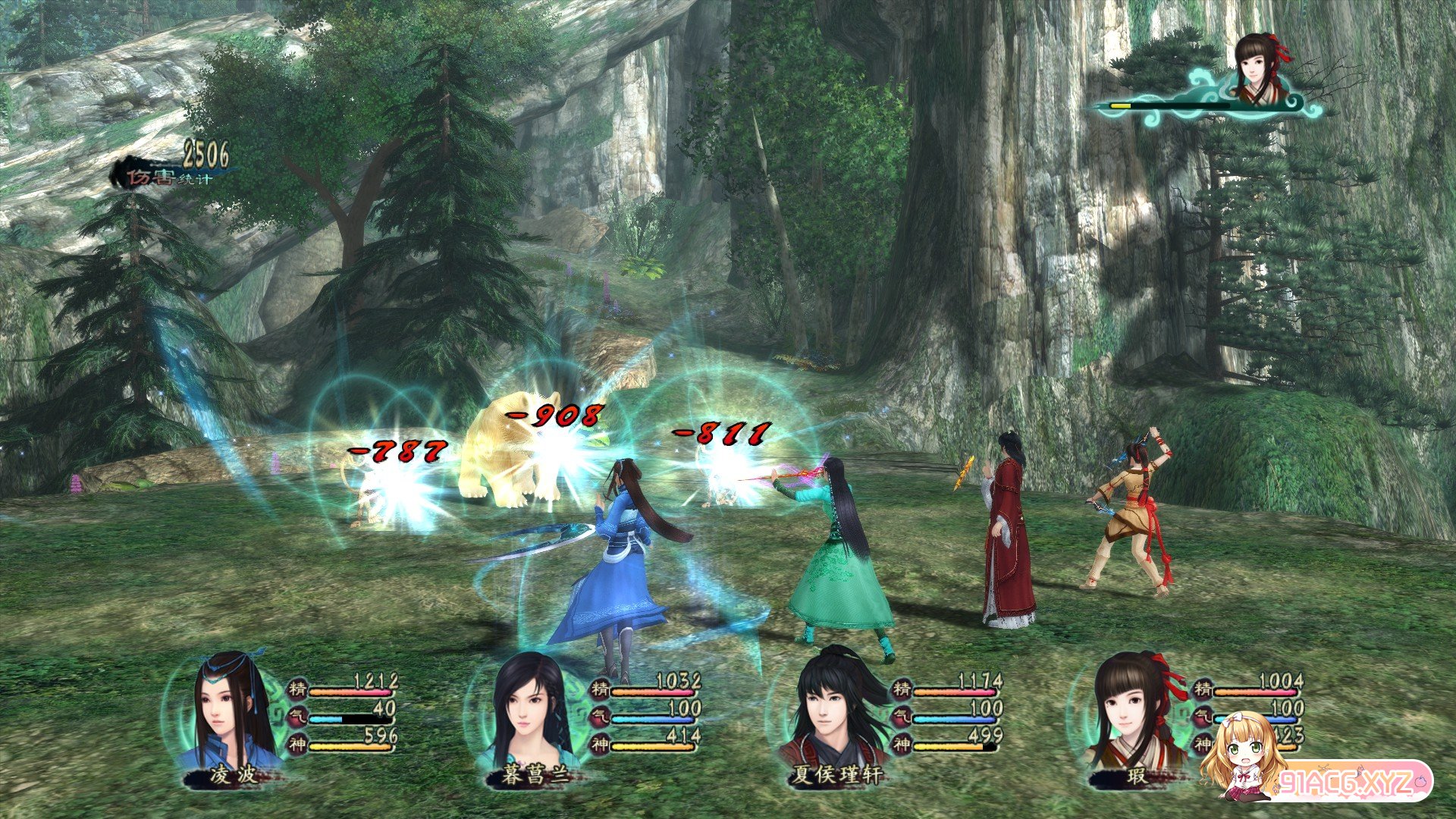Open the 91ACG.XYZ watermark link
This screenshot has width=1456, height=819.
(1351, 783)
